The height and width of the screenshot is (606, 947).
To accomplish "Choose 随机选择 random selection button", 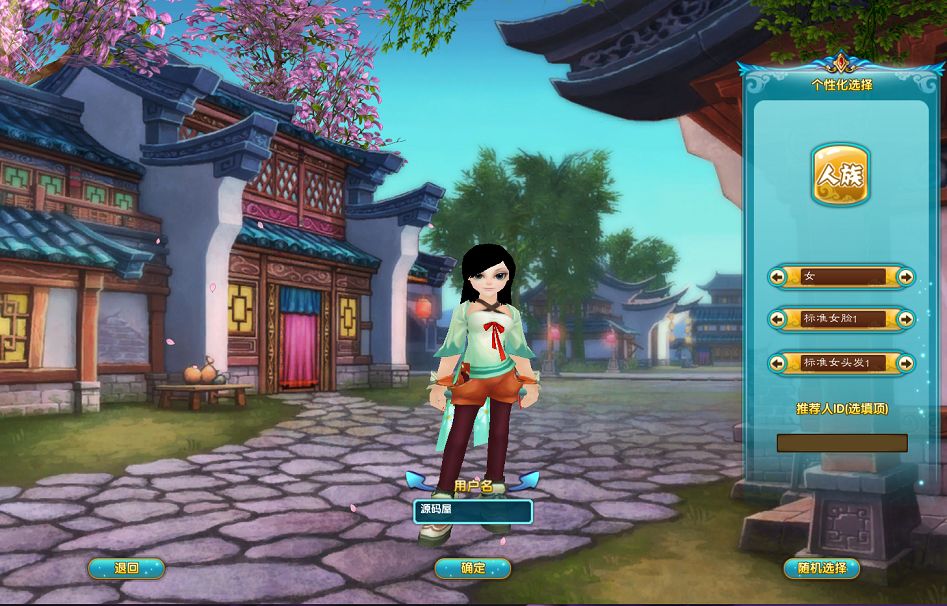I will pyautogui.click(x=821, y=568).
